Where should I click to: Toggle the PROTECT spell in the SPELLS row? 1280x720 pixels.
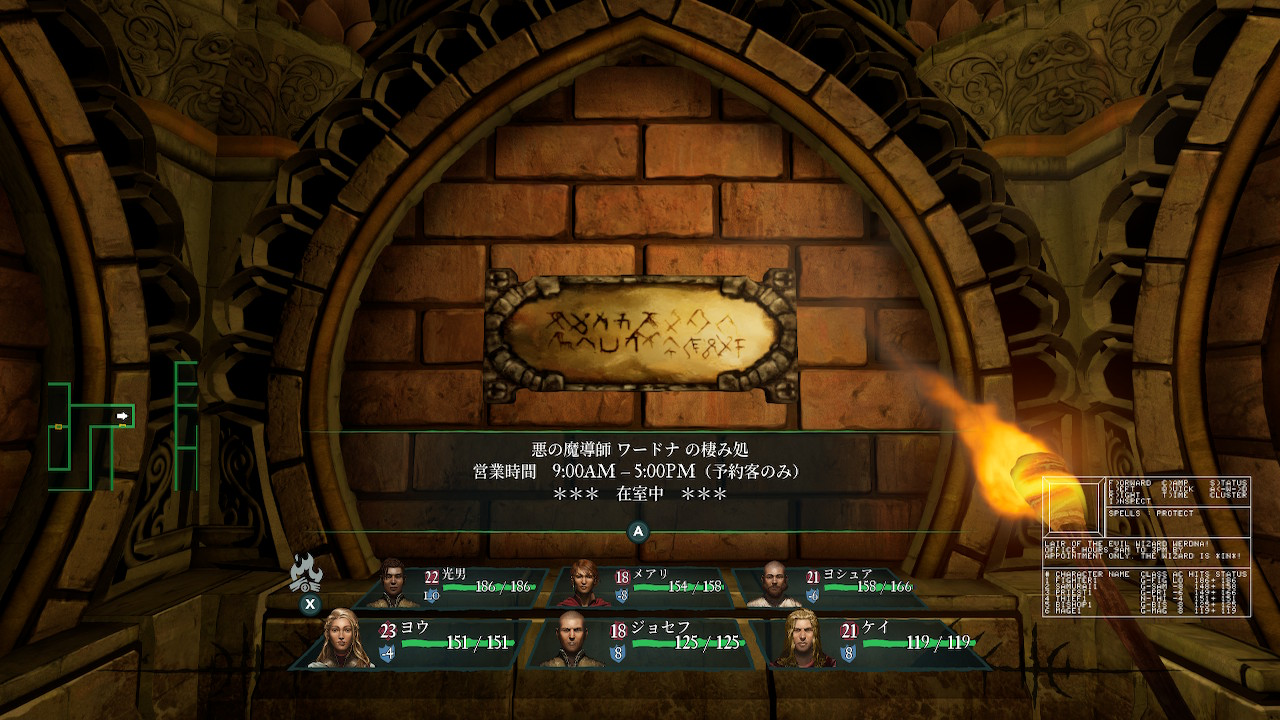tap(1174, 513)
